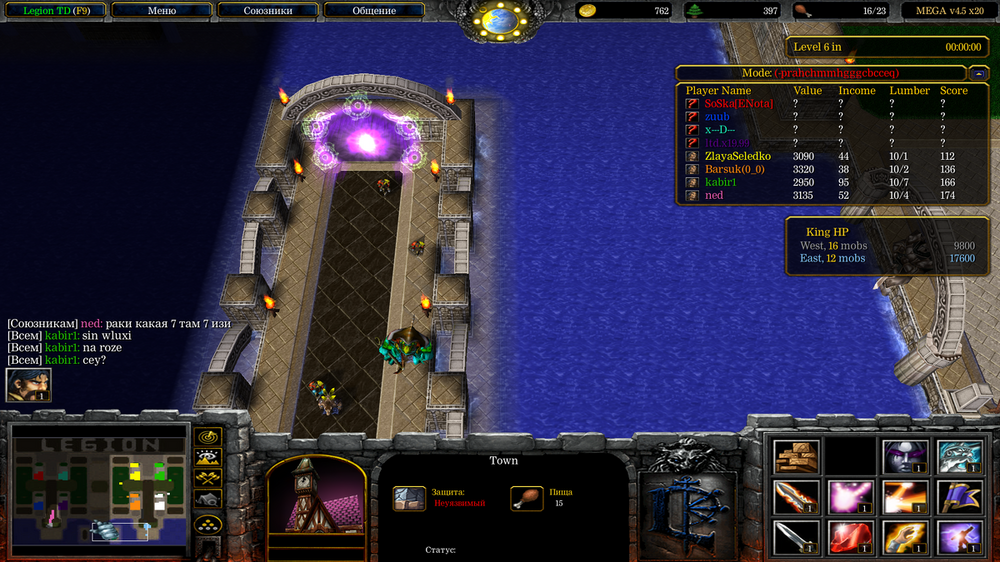Open the Меню game menu
Screen dimensions: 1000x562
(x=161, y=11)
